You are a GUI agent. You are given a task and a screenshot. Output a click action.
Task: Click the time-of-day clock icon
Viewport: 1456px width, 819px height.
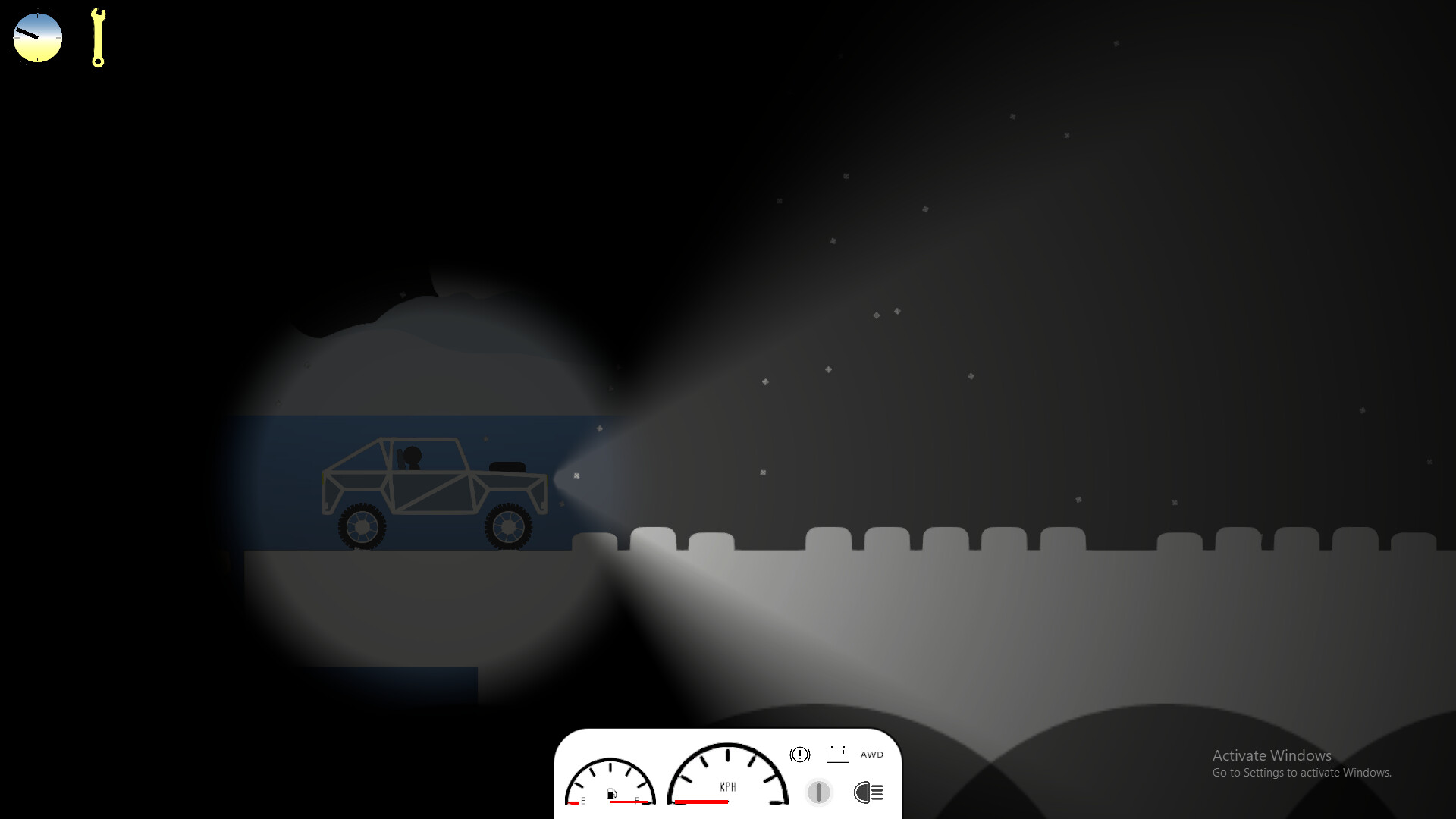pos(36,36)
